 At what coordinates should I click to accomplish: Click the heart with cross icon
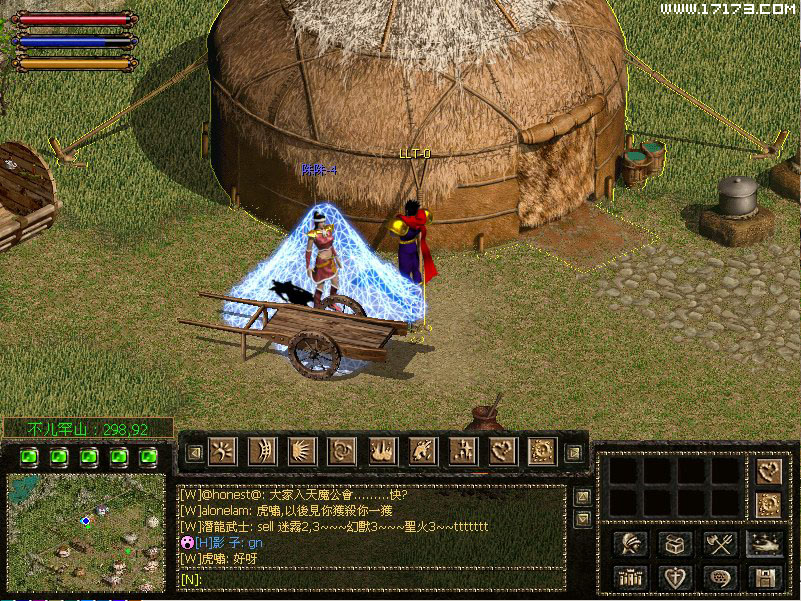pos(675,577)
